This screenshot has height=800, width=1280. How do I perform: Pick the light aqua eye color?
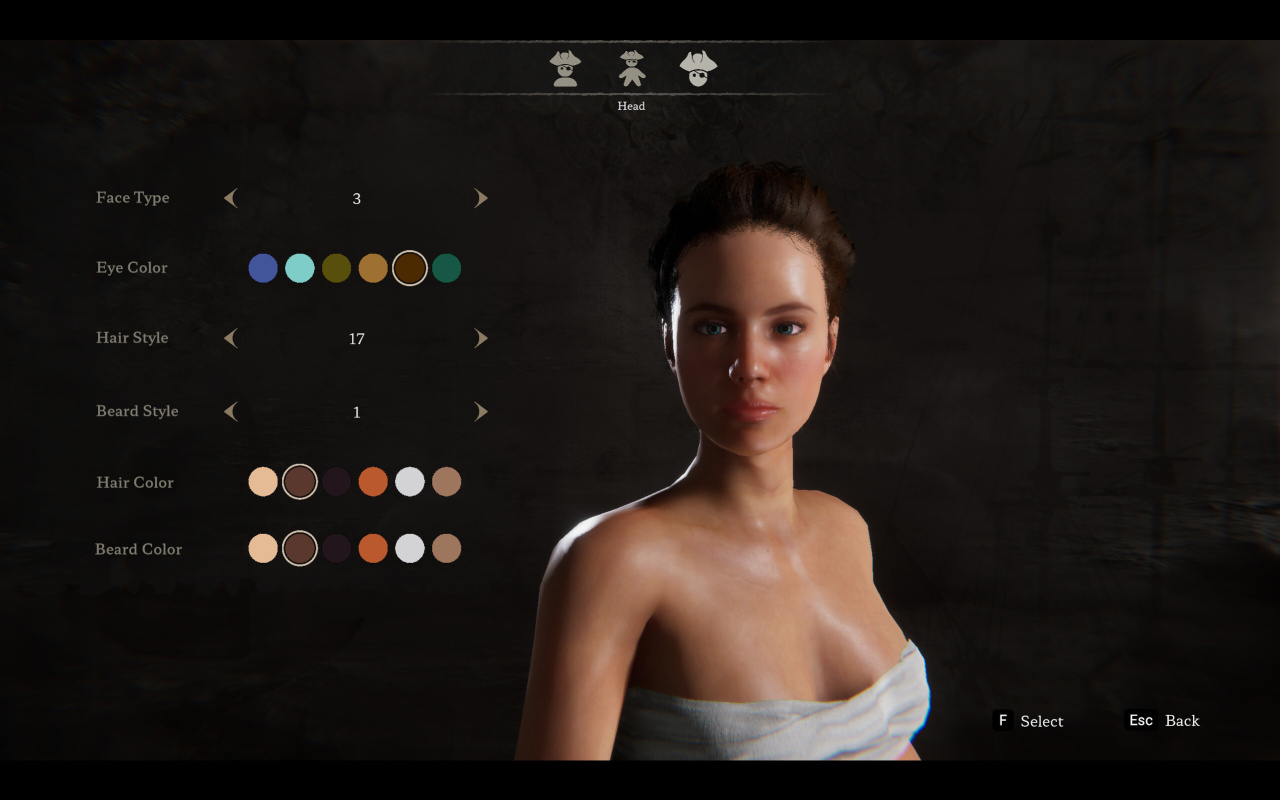tap(300, 268)
